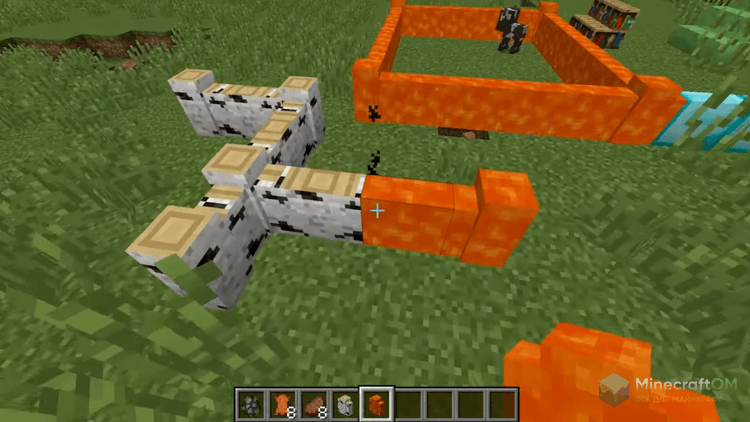Select the orange hide stack slot

[x=282, y=404]
